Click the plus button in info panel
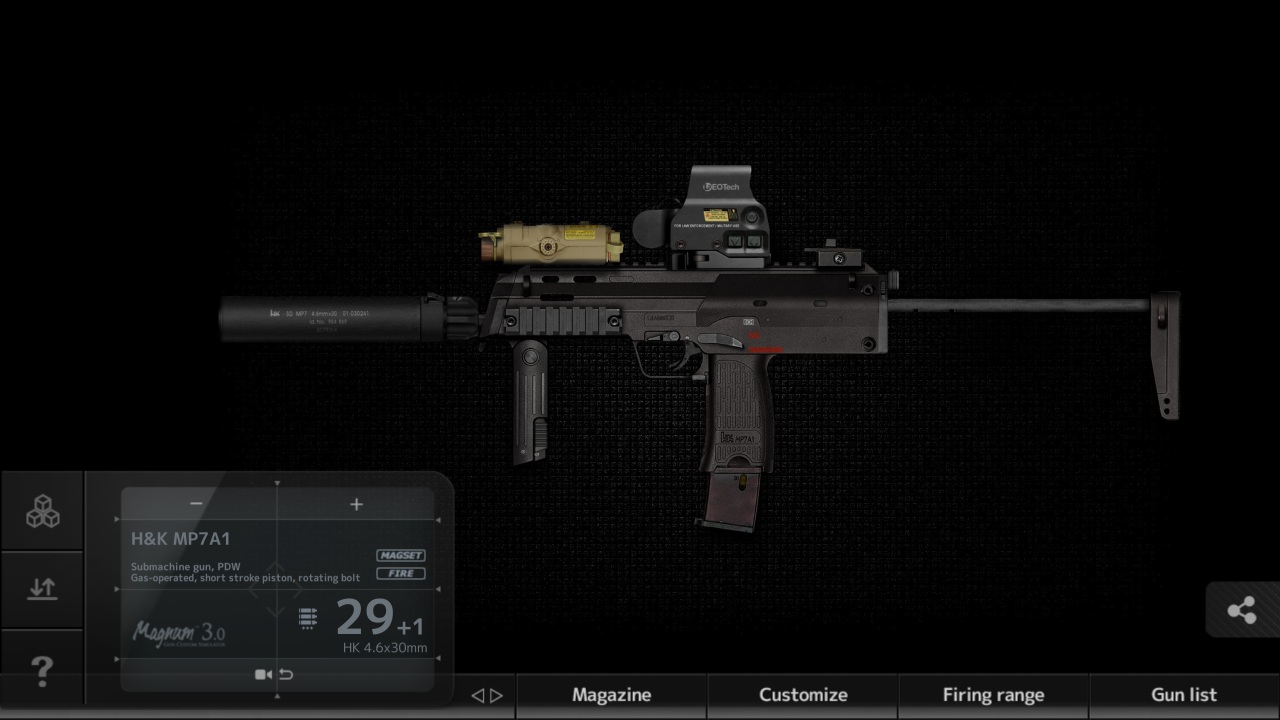 [356, 504]
